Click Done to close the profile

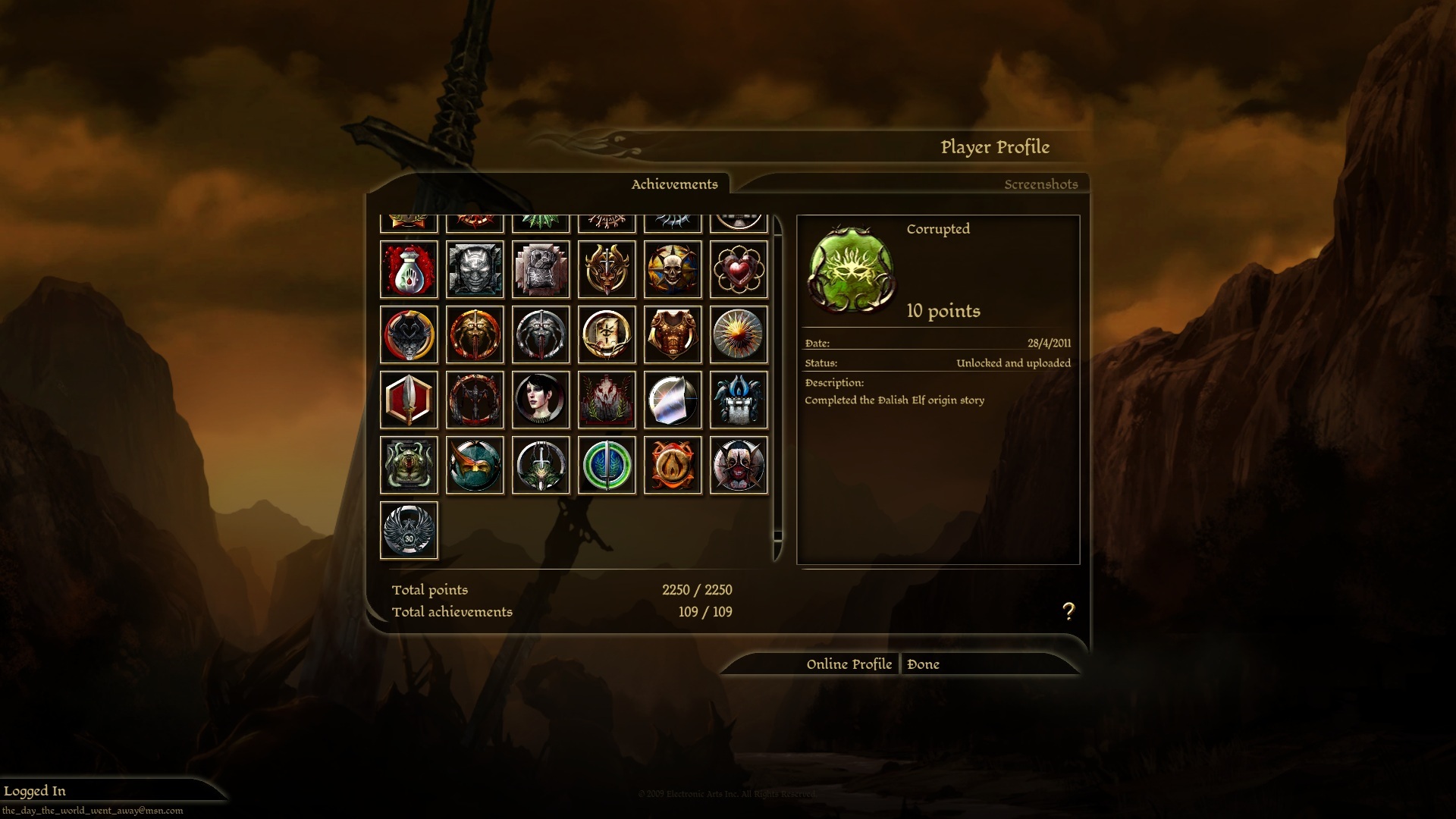pyautogui.click(x=923, y=664)
